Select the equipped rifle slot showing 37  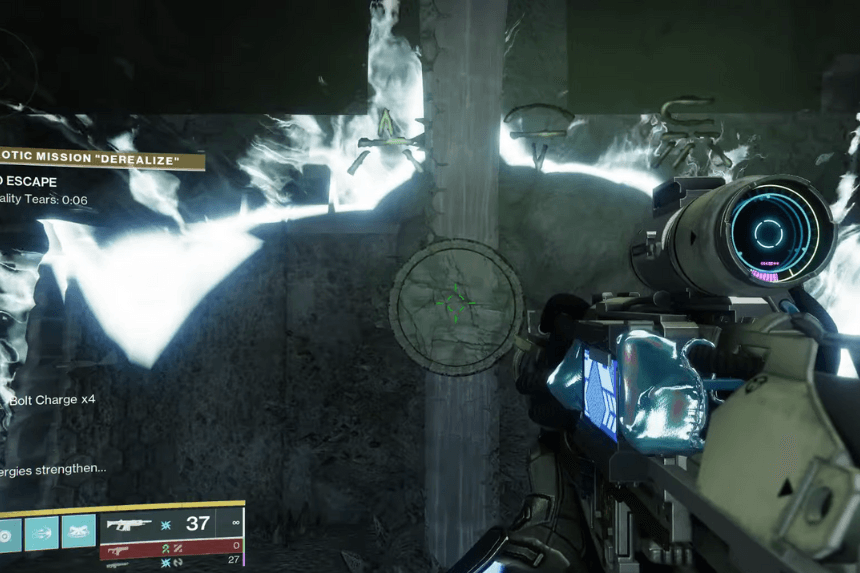pyautogui.click(x=171, y=523)
